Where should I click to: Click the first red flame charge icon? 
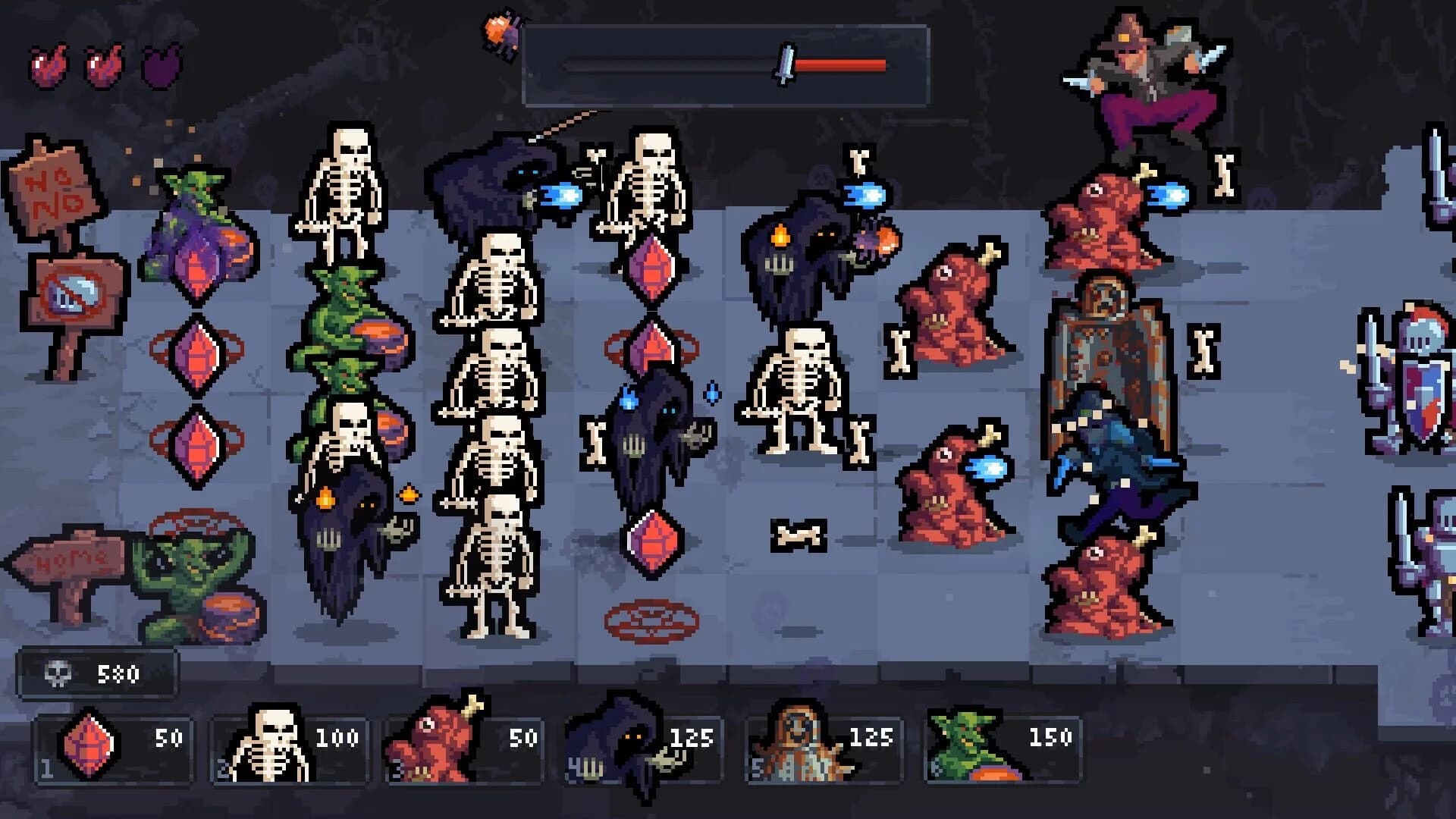coord(47,66)
